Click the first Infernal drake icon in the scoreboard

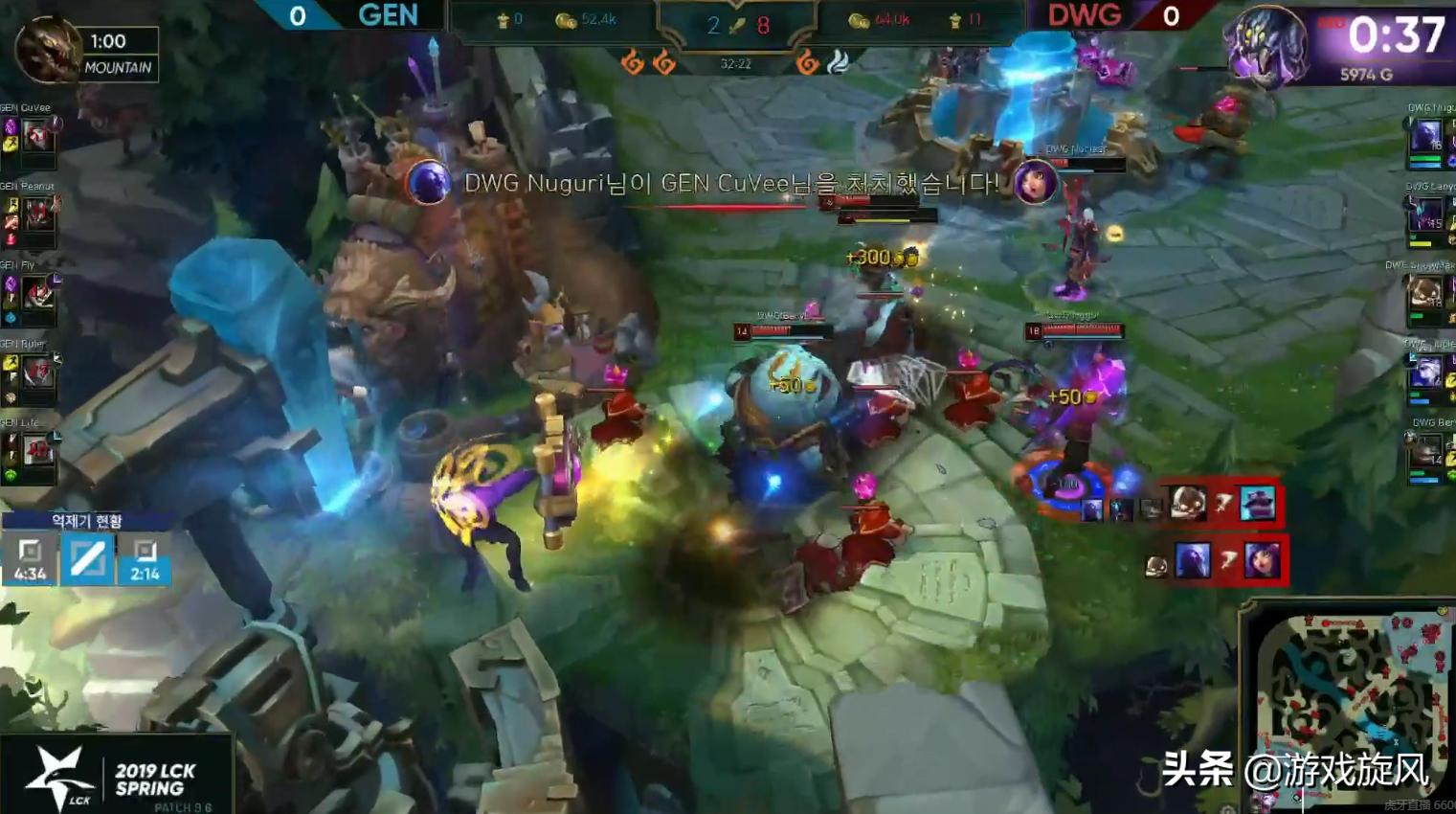click(x=633, y=60)
